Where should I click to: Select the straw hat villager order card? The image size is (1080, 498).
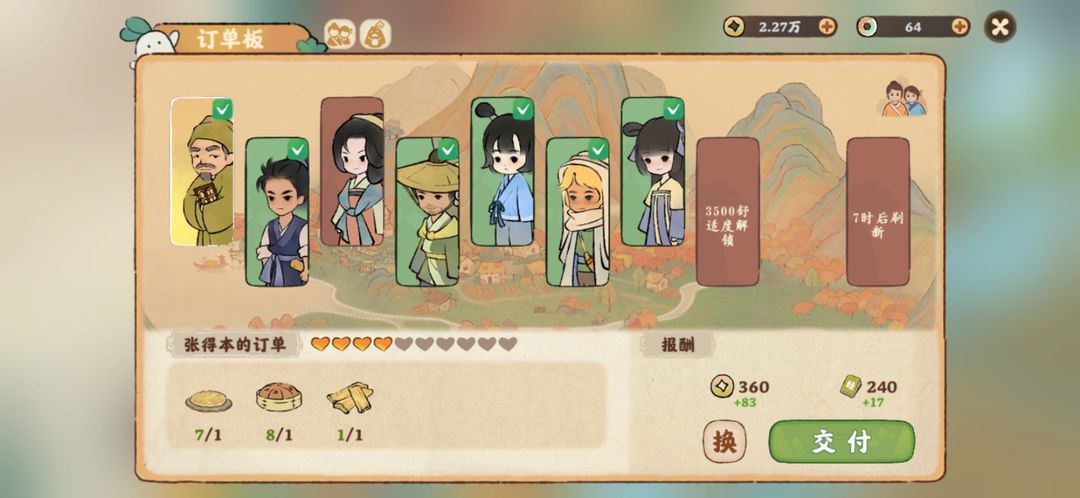tap(427, 212)
